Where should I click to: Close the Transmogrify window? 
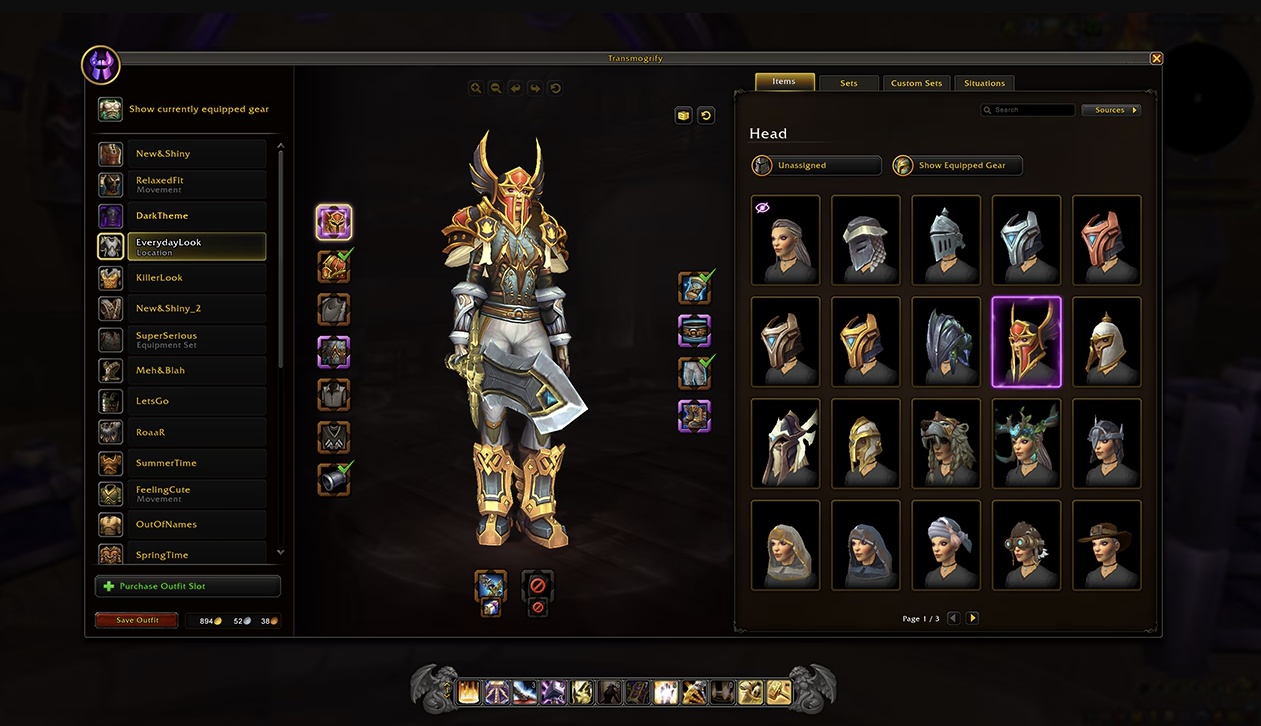pyautogui.click(x=1156, y=59)
